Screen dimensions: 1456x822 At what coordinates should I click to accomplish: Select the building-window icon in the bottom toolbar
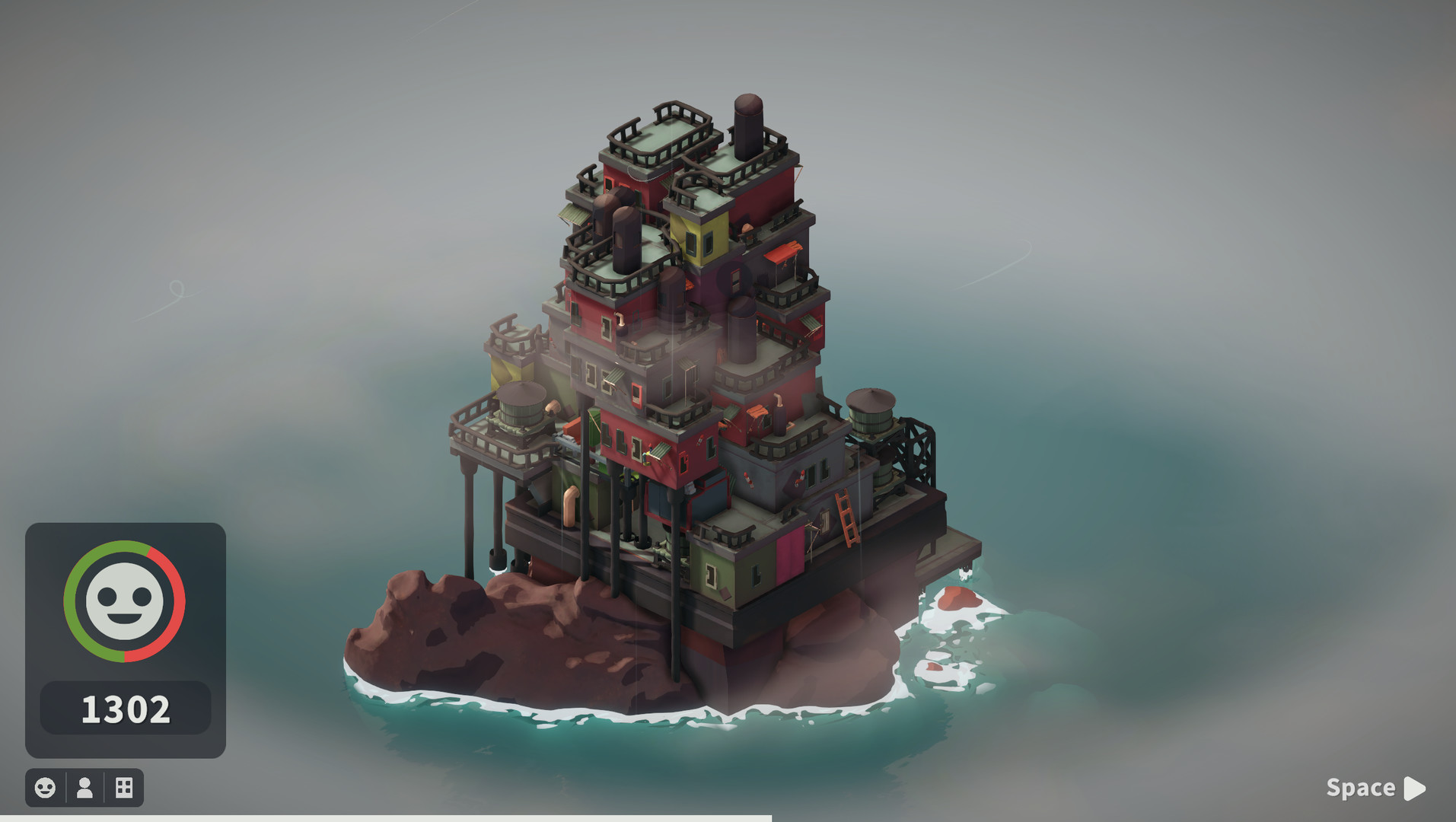pos(124,788)
